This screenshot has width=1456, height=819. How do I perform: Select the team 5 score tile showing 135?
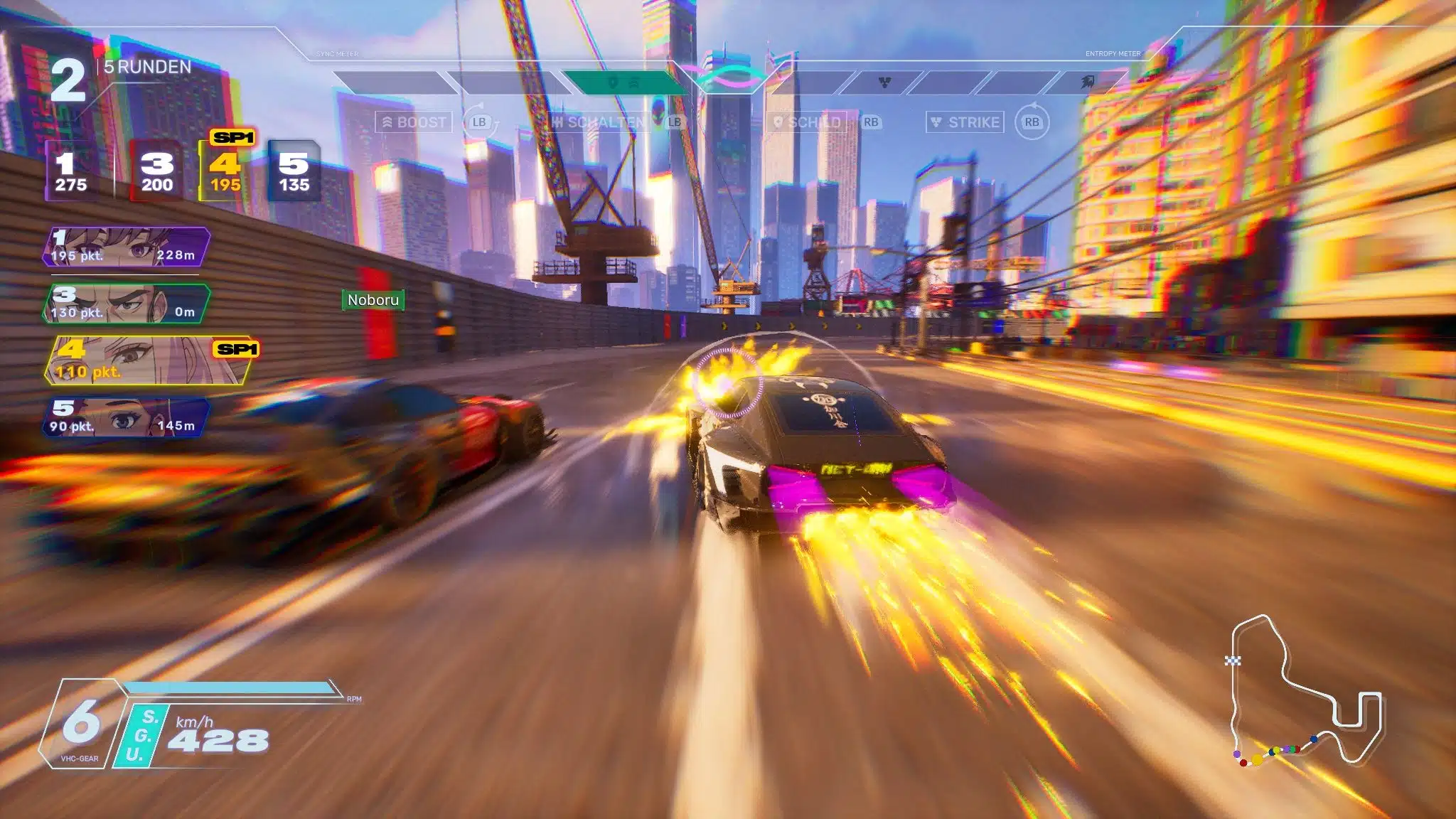tap(294, 171)
